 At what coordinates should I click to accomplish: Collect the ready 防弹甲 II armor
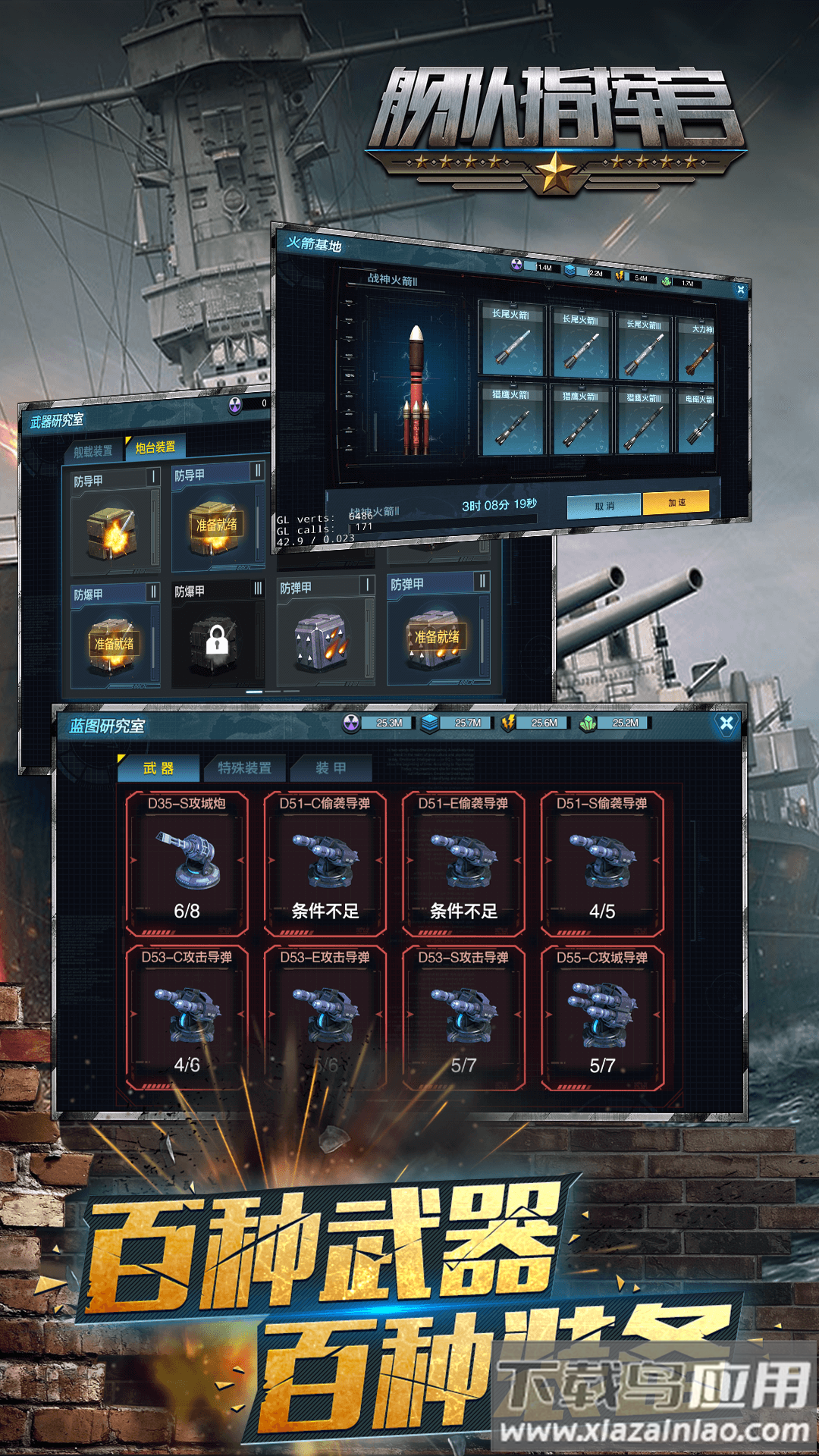437,635
